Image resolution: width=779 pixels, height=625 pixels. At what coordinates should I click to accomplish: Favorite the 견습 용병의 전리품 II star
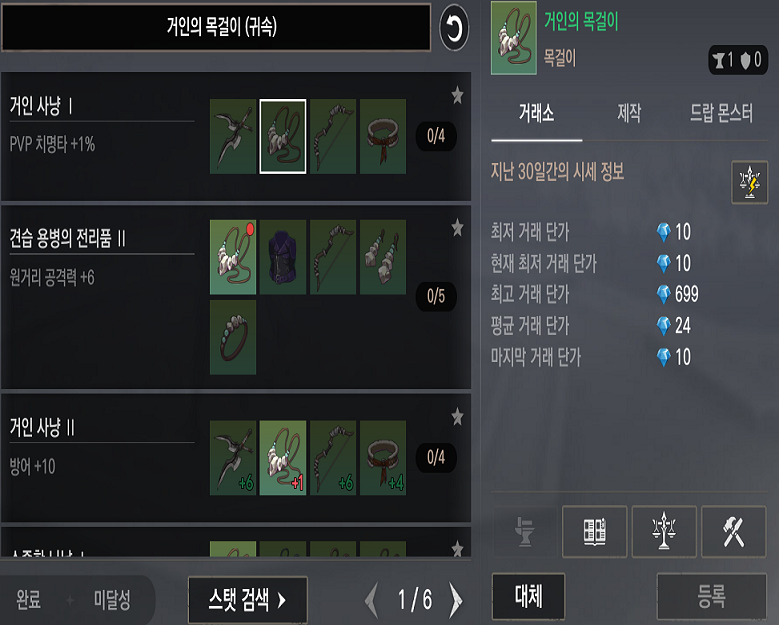click(x=457, y=228)
